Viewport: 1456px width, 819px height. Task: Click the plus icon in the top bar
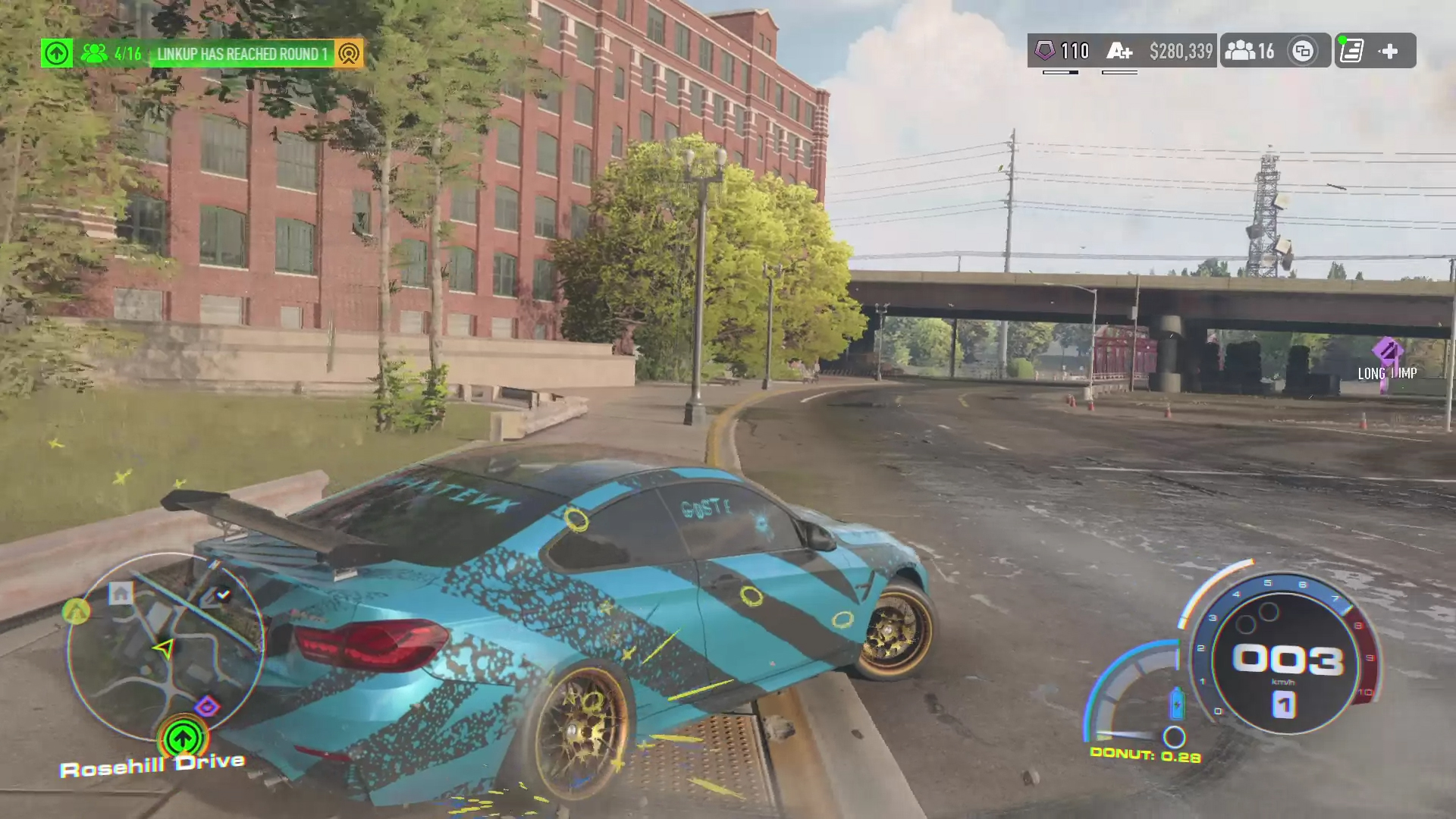click(x=1389, y=51)
